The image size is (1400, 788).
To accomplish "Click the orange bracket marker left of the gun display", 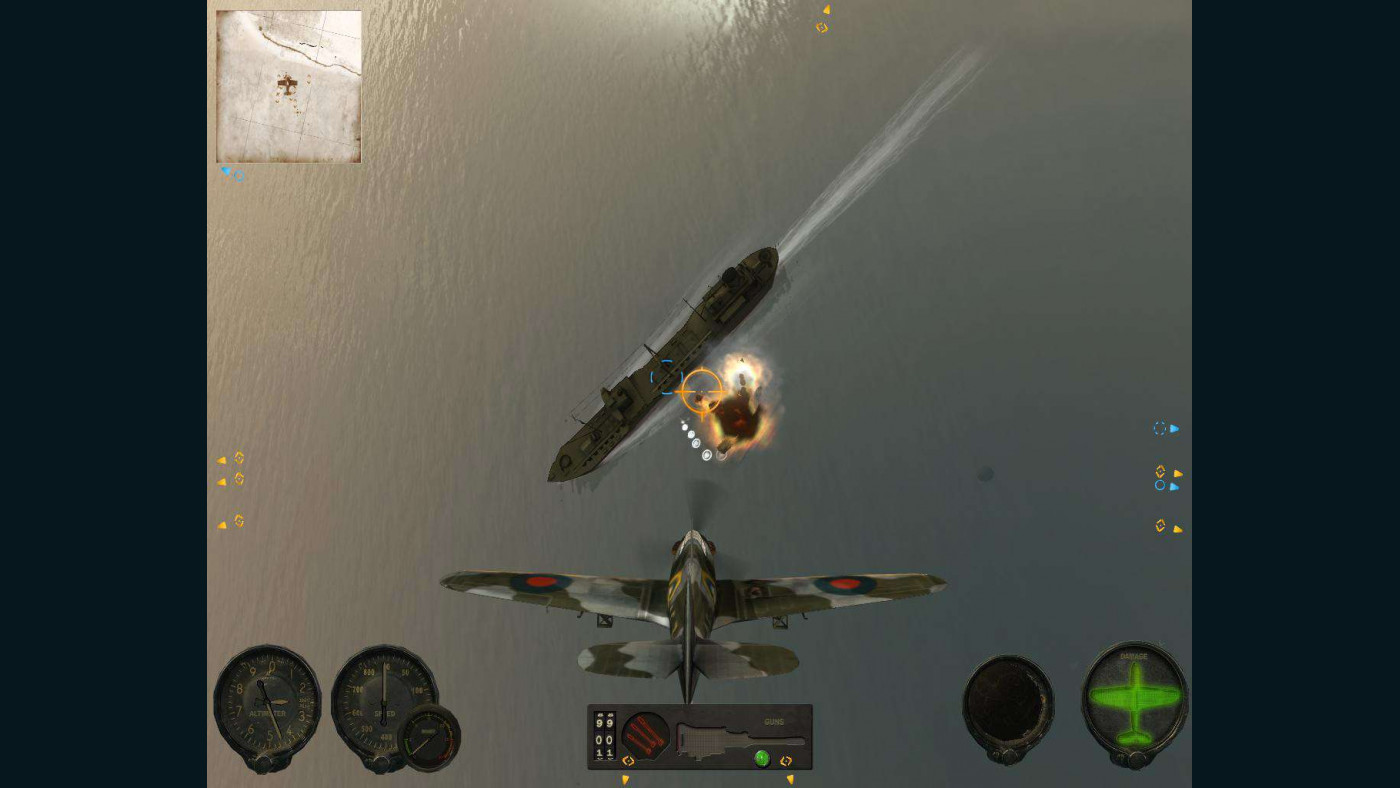I will tap(627, 761).
